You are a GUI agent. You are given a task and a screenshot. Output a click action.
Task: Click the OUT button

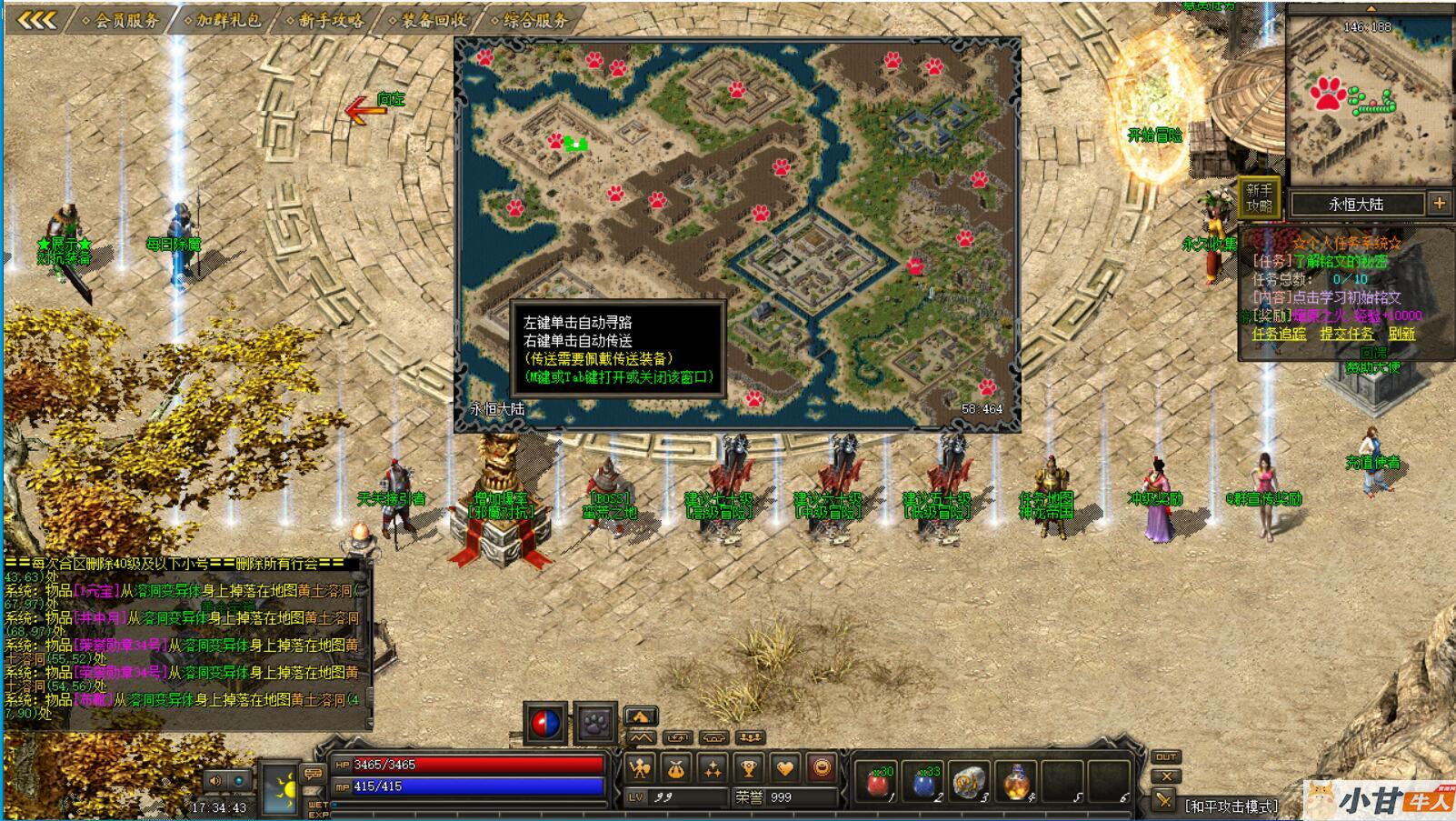click(x=1166, y=756)
